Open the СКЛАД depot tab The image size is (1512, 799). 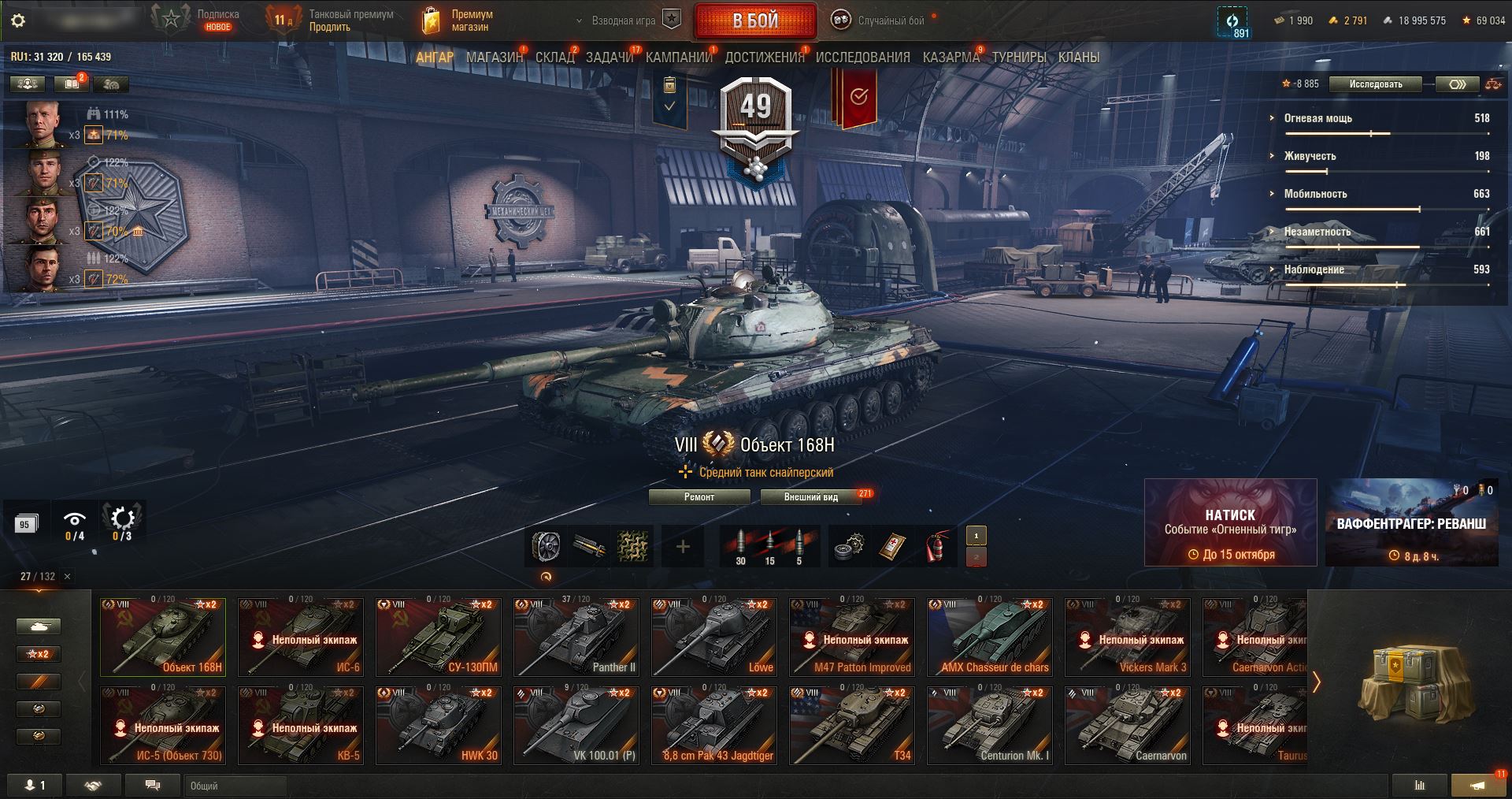point(555,58)
